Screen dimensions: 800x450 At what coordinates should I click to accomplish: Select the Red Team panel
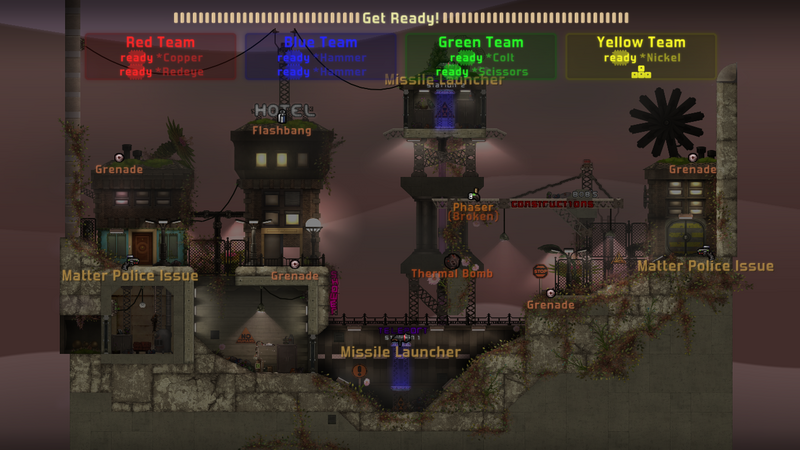pos(160,43)
